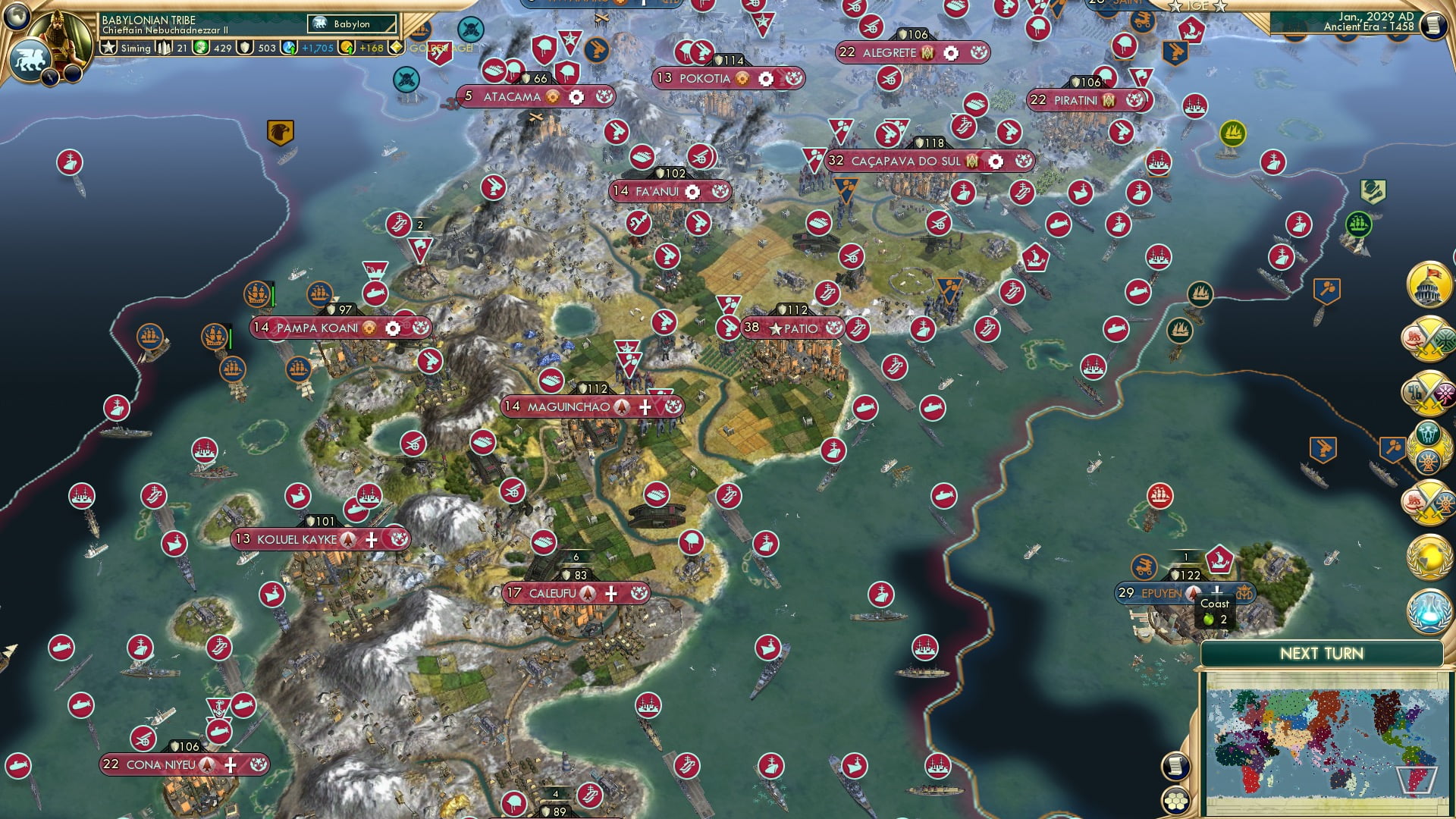Image resolution: width=1456 pixels, height=819 pixels.
Task: Select the Babylonian lion emblem
Action: coord(30,57)
